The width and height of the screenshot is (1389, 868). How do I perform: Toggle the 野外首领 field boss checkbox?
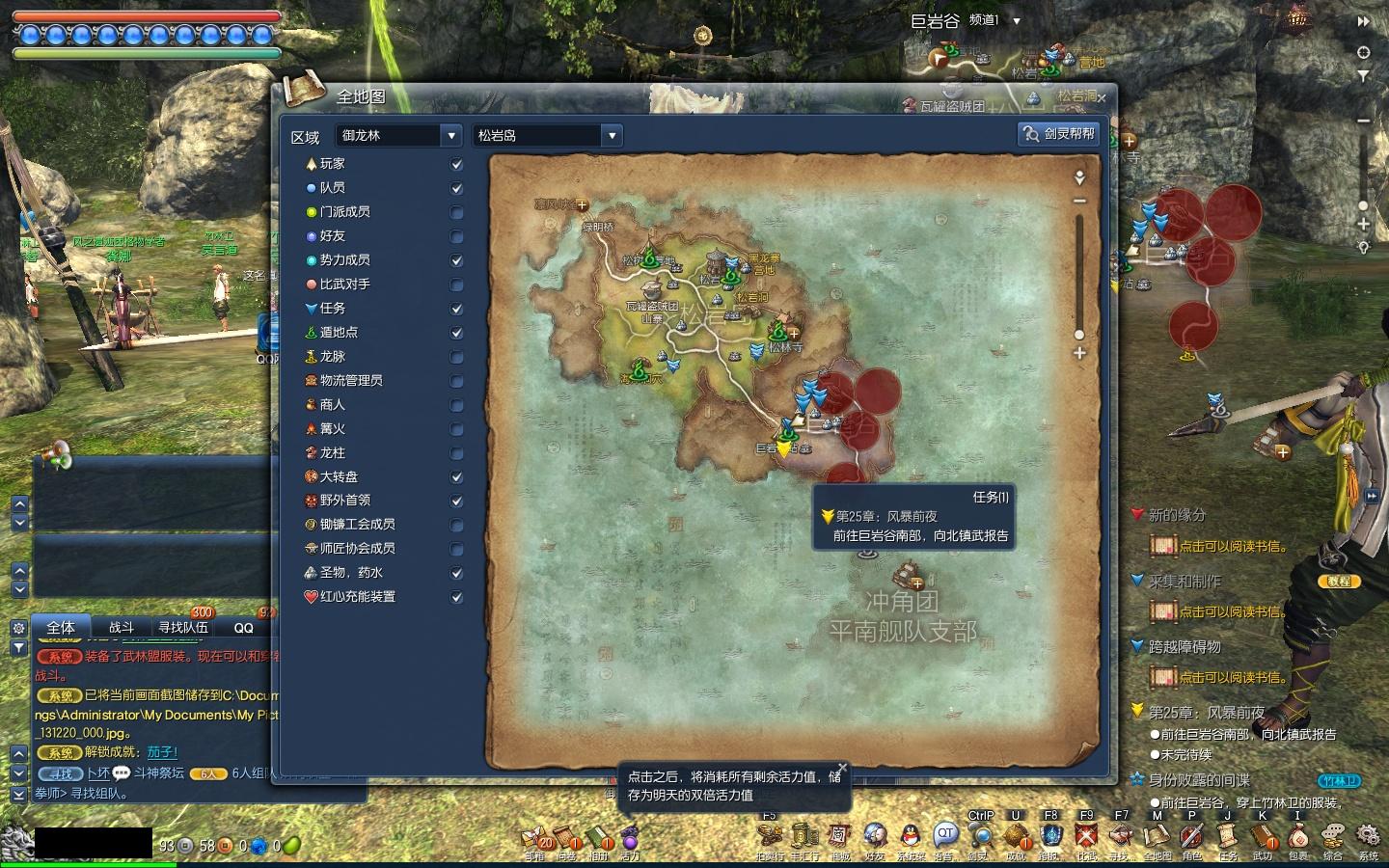(x=457, y=502)
